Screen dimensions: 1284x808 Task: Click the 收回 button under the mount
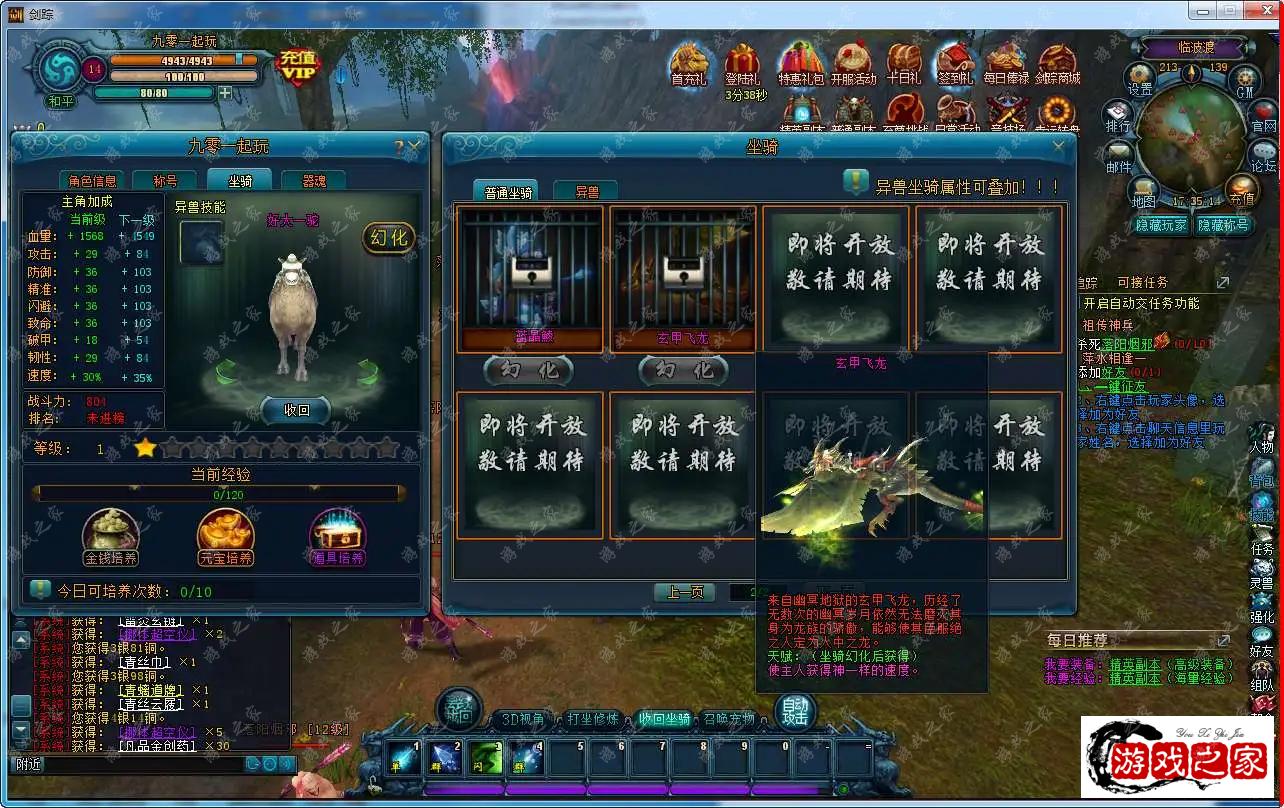[296, 410]
